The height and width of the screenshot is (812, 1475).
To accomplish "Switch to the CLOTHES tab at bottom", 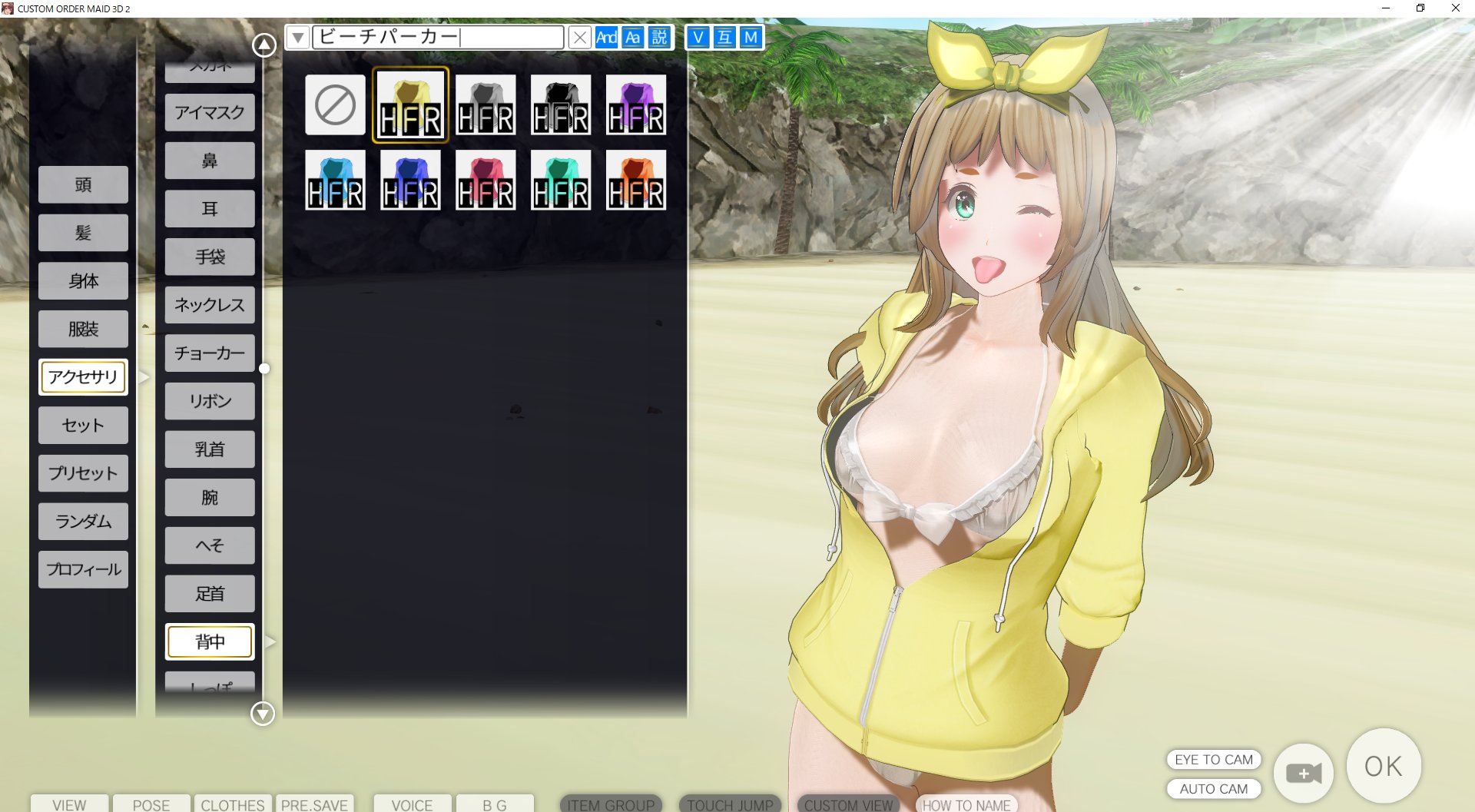I will coord(232,805).
